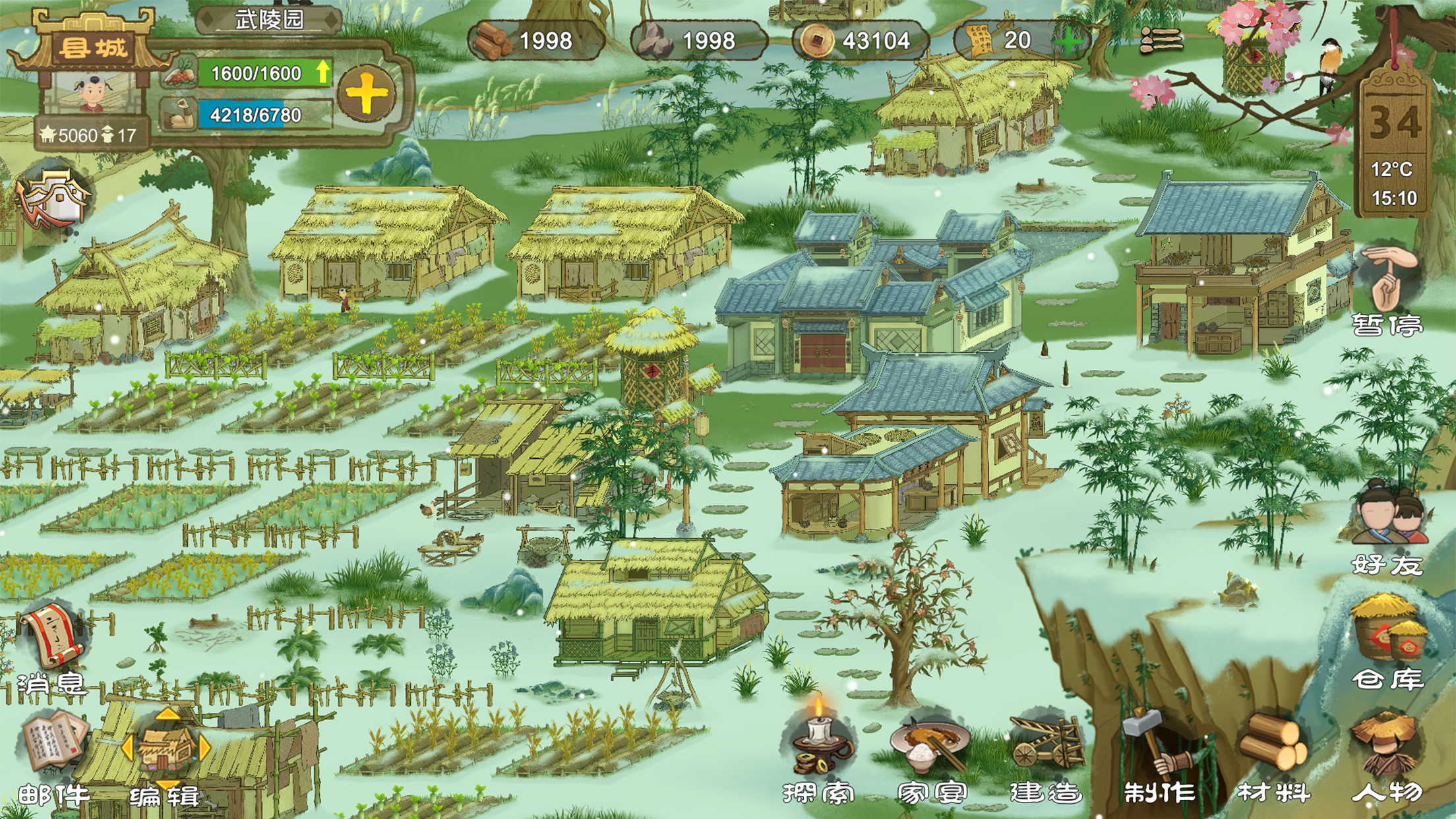Open the 仓库 warehouse
Screen dimensions: 1456x819
click(1387, 643)
